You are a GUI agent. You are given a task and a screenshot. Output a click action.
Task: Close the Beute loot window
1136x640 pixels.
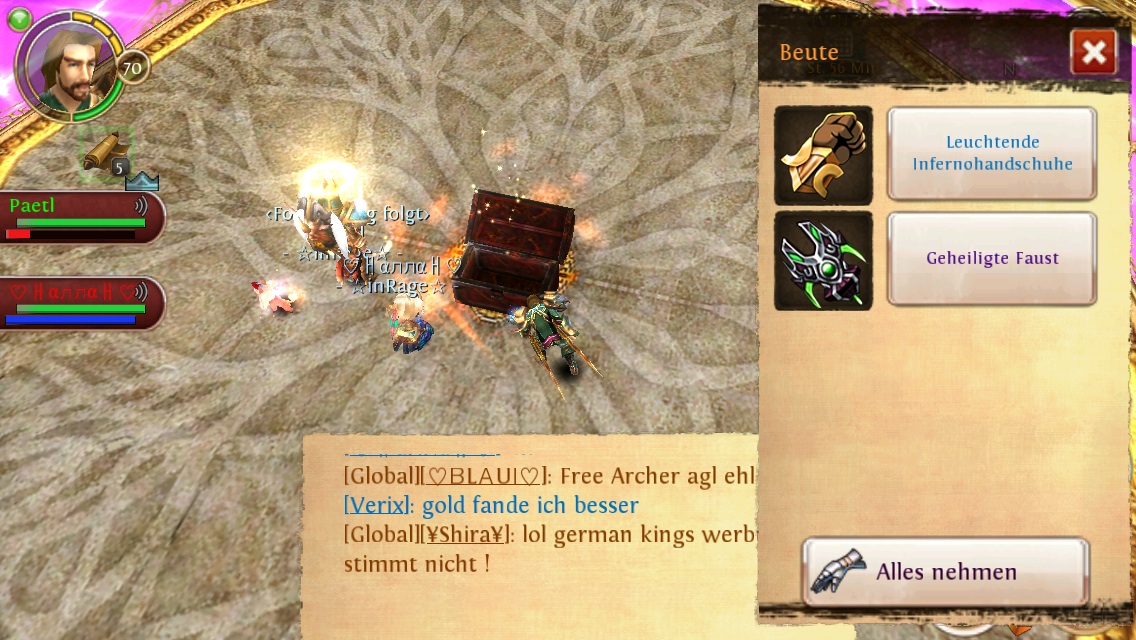1093,52
